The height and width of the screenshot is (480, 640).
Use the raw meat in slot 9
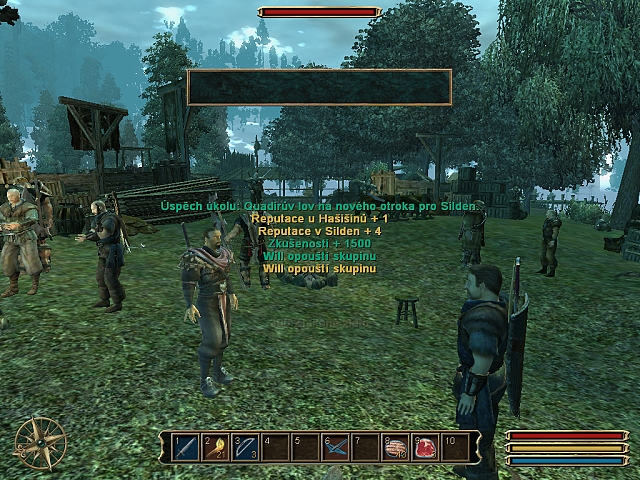[426, 447]
